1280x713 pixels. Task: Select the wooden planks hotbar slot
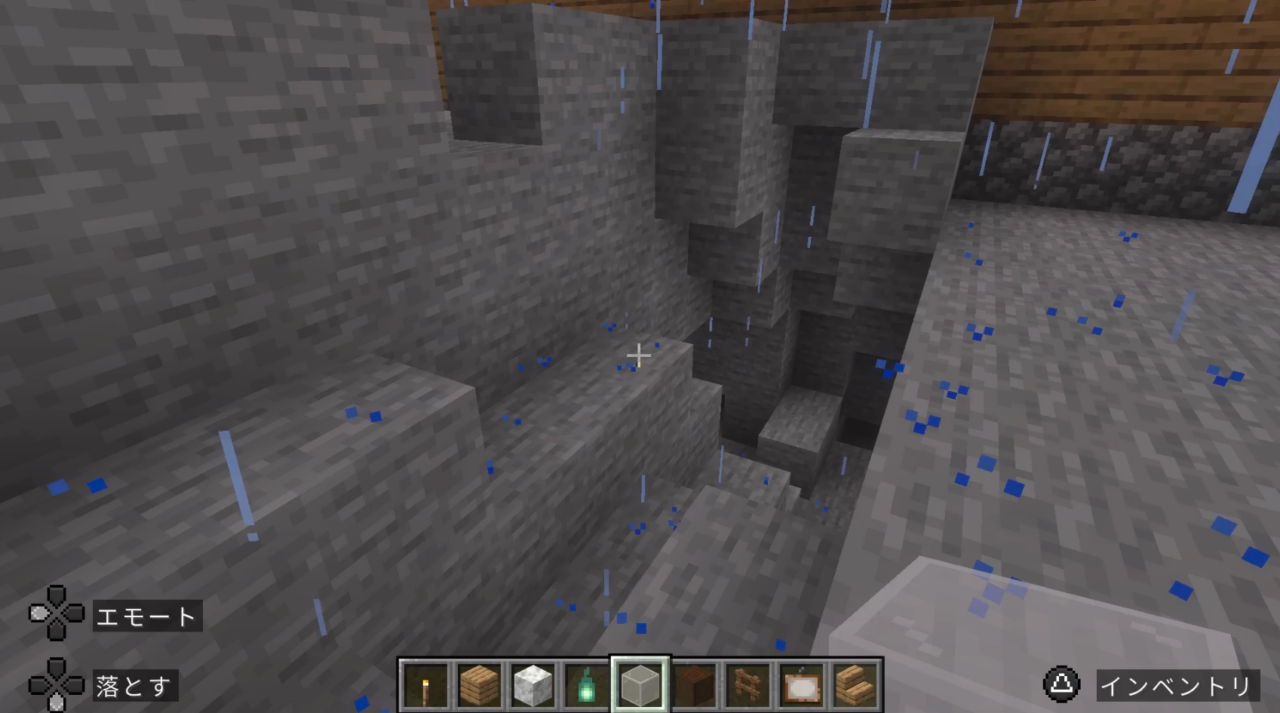click(479, 685)
